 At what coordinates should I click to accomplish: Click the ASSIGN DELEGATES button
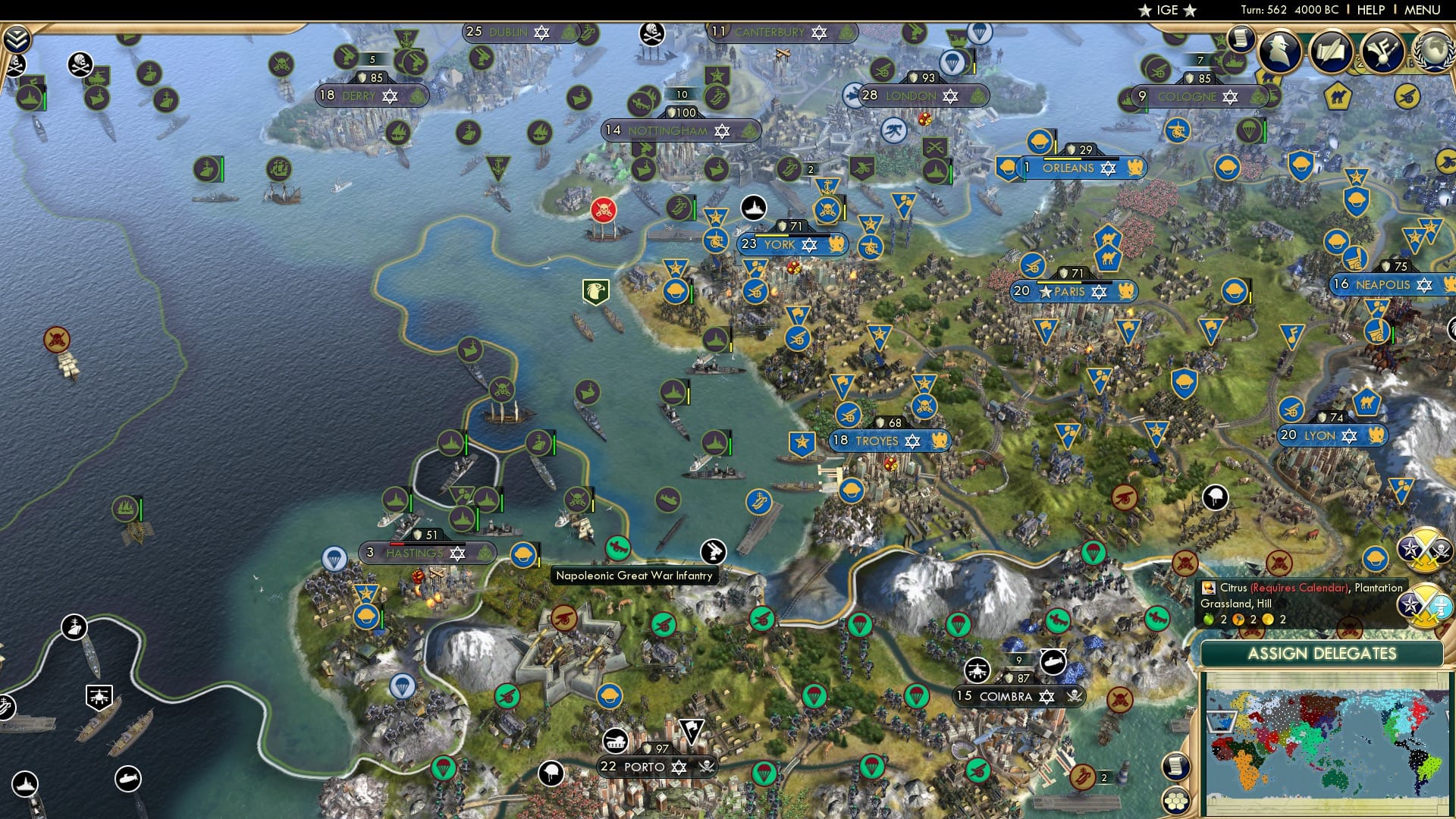pyautogui.click(x=1323, y=654)
